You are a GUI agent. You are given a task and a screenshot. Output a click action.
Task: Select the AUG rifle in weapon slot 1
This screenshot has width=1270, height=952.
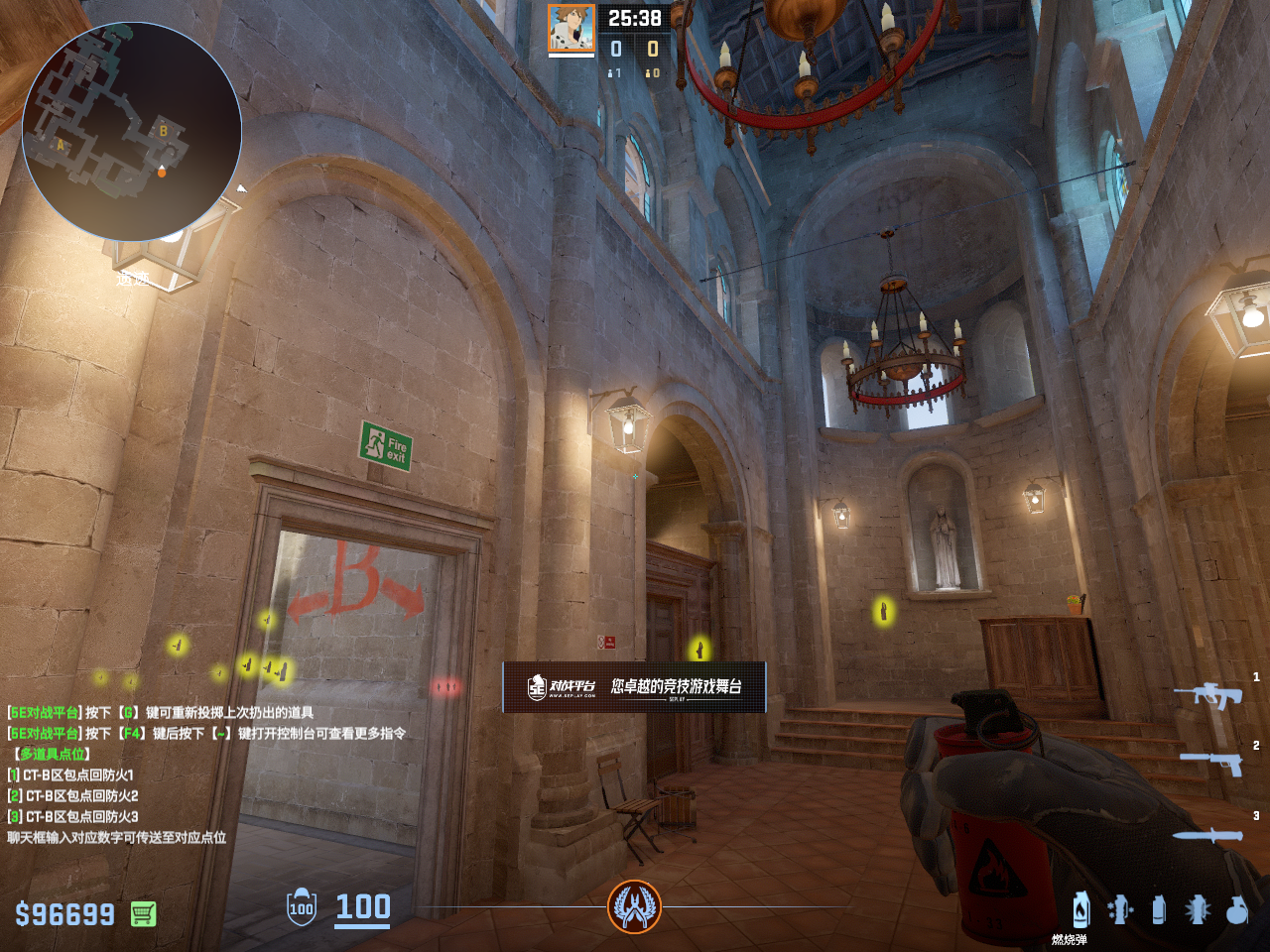(x=1208, y=695)
